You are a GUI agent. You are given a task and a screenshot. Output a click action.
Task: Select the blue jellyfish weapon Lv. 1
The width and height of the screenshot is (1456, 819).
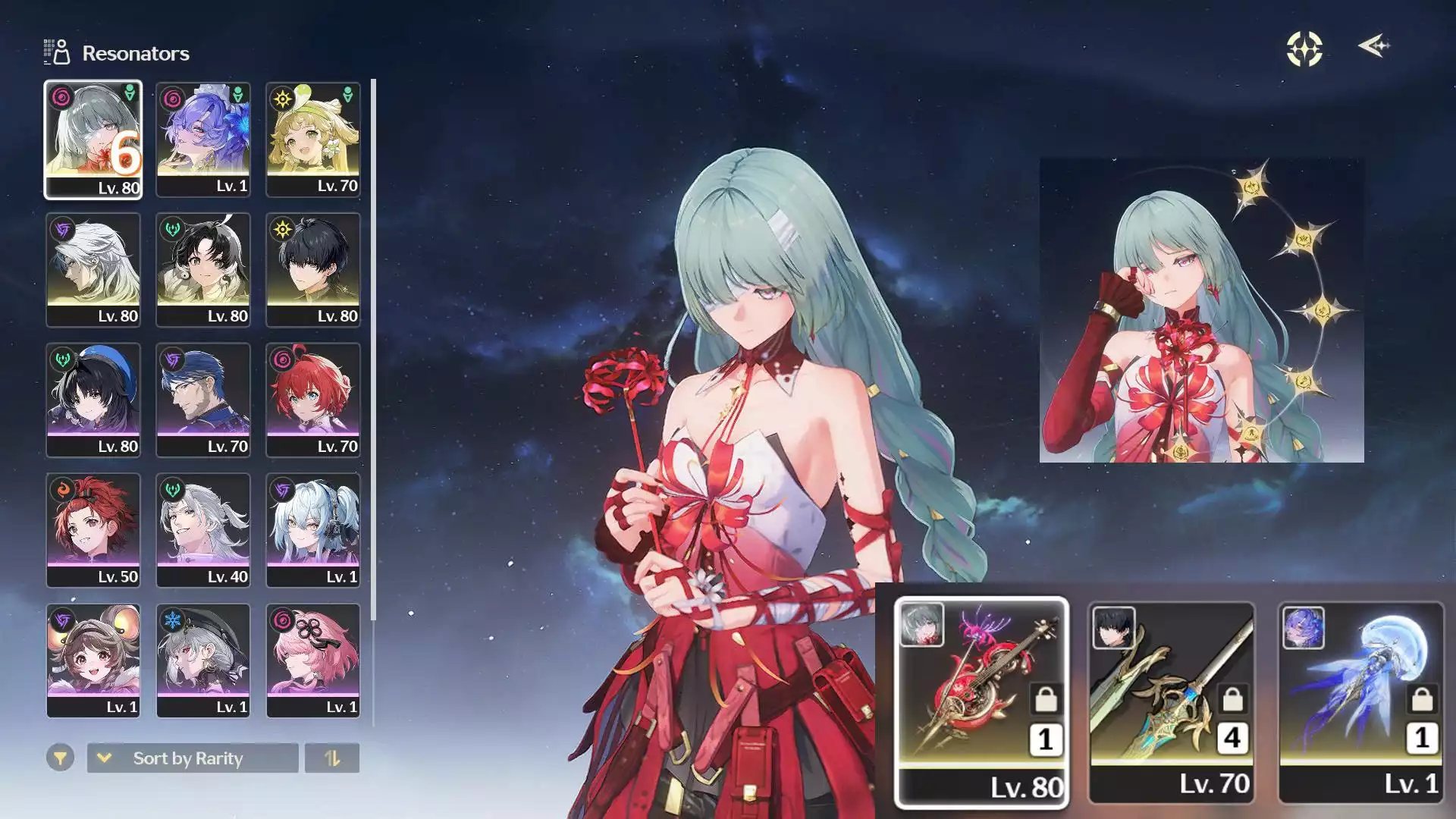point(1361,702)
